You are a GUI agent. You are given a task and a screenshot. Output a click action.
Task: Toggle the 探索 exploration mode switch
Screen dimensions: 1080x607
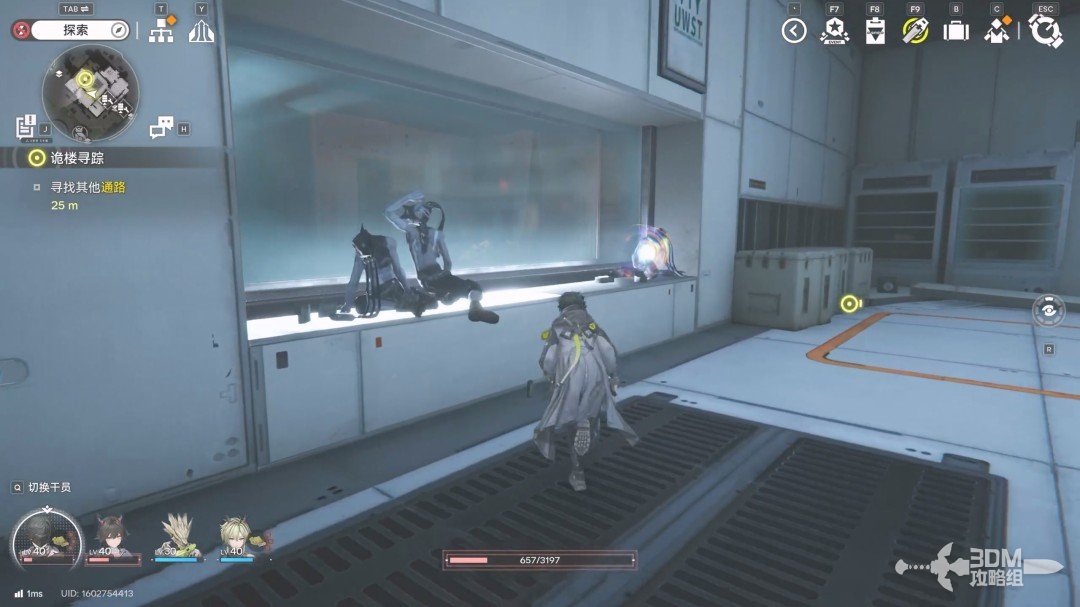76,30
